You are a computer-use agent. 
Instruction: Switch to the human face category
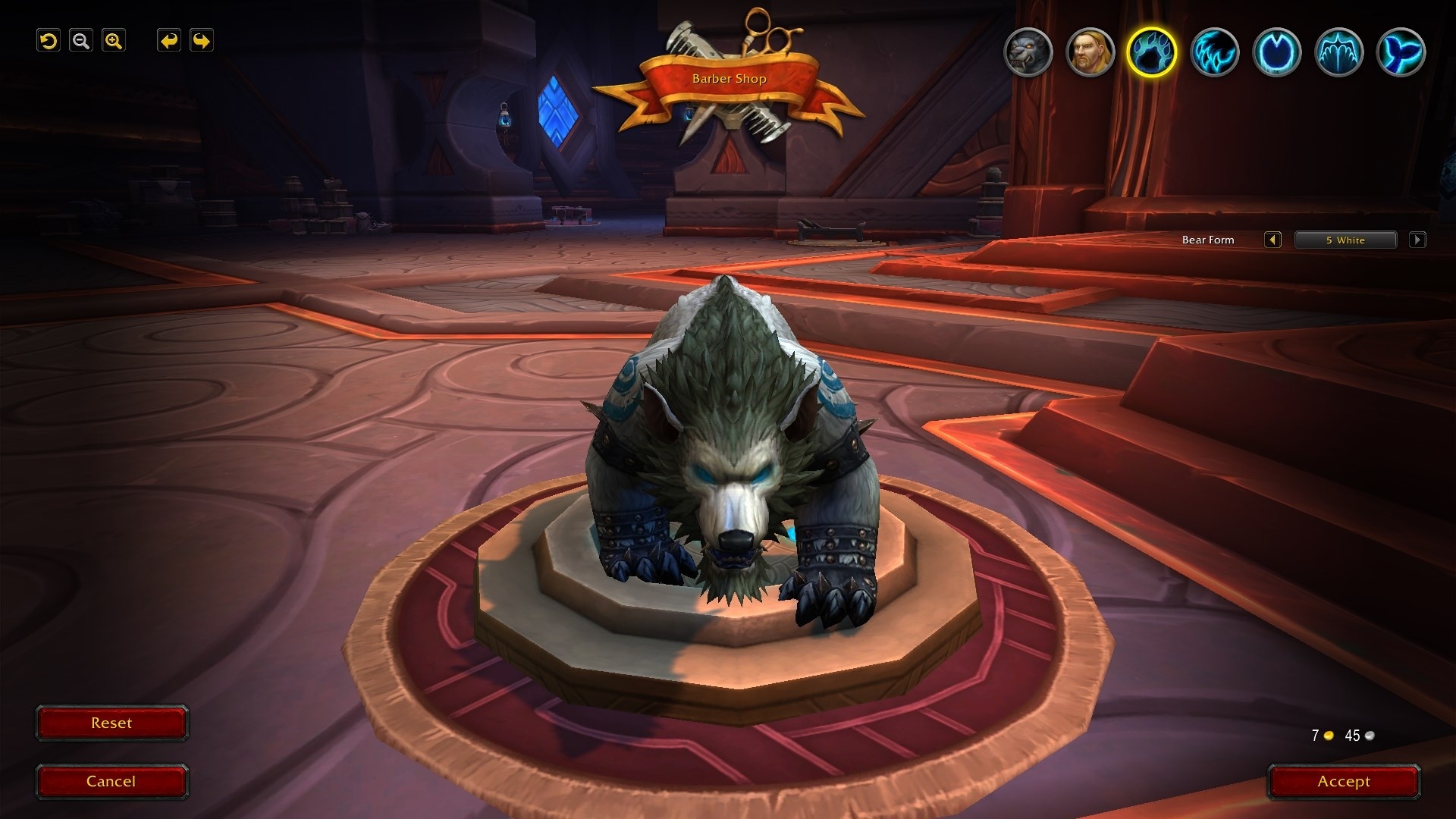(1090, 52)
